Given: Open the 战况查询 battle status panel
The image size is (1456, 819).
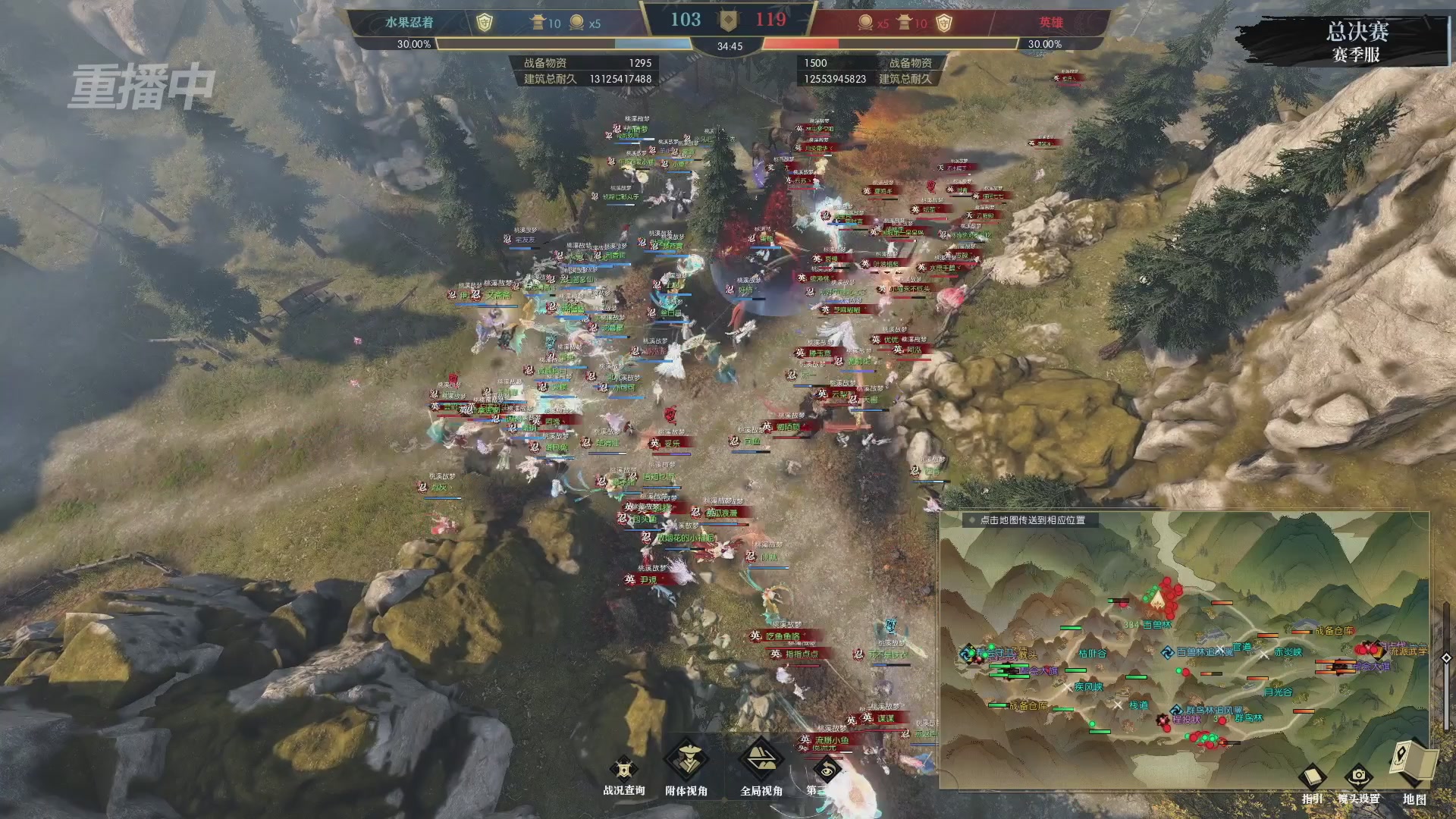Looking at the screenshot, I should (x=623, y=772).
